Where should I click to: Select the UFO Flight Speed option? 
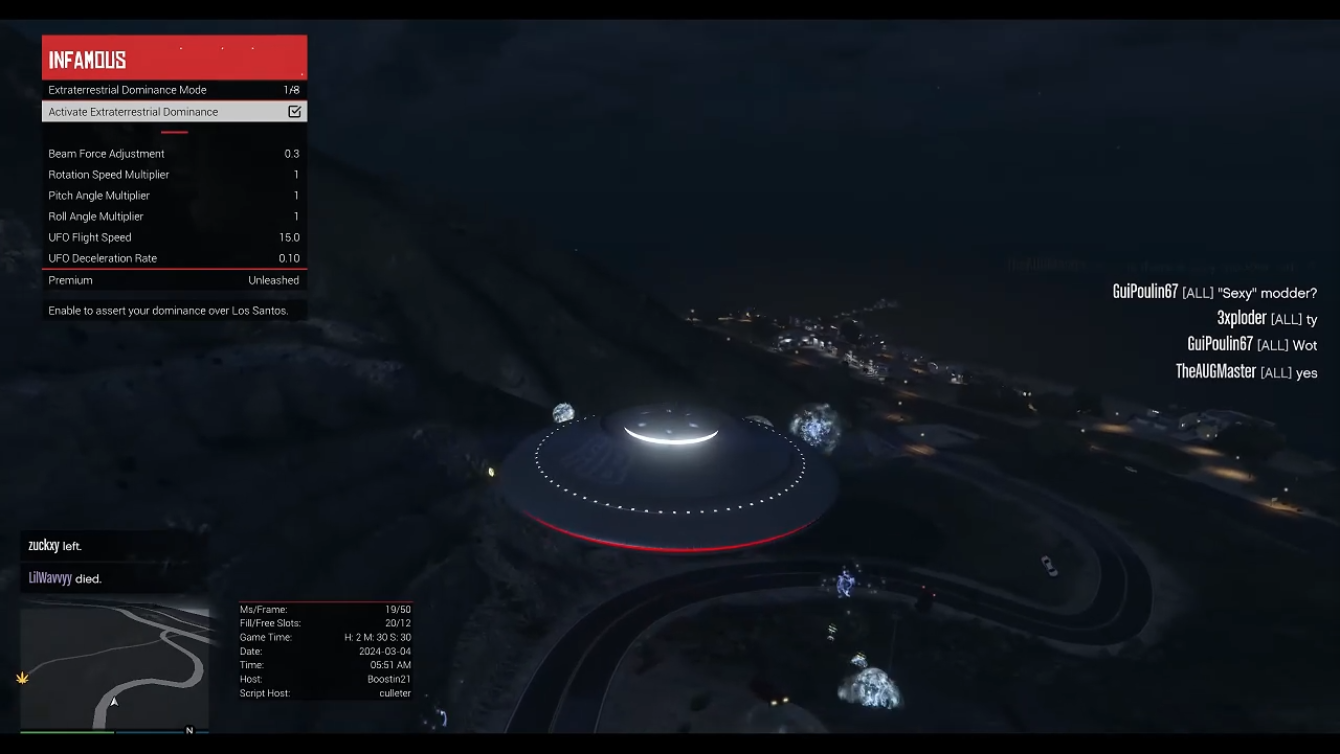174,238
